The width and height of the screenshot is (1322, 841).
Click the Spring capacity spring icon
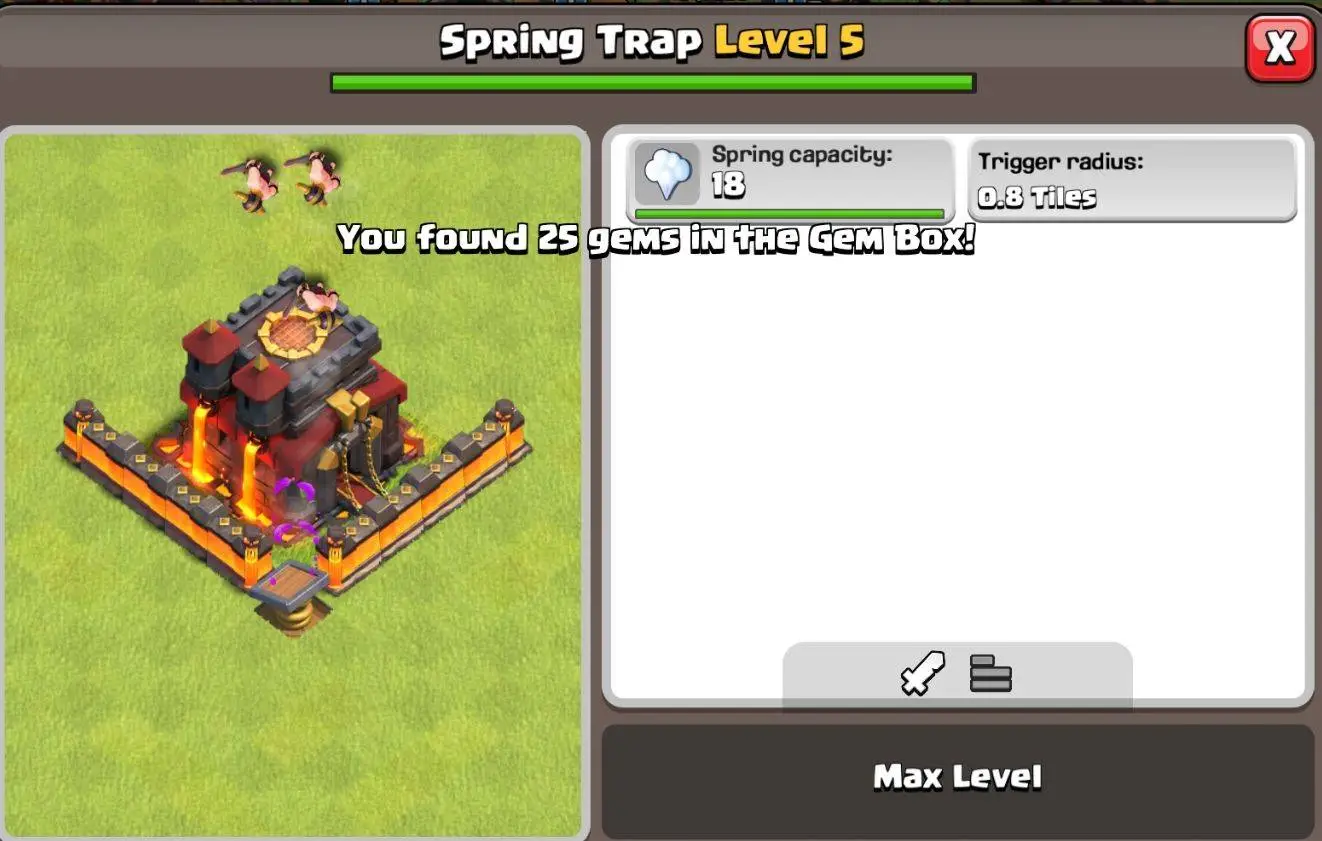click(x=666, y=174)
